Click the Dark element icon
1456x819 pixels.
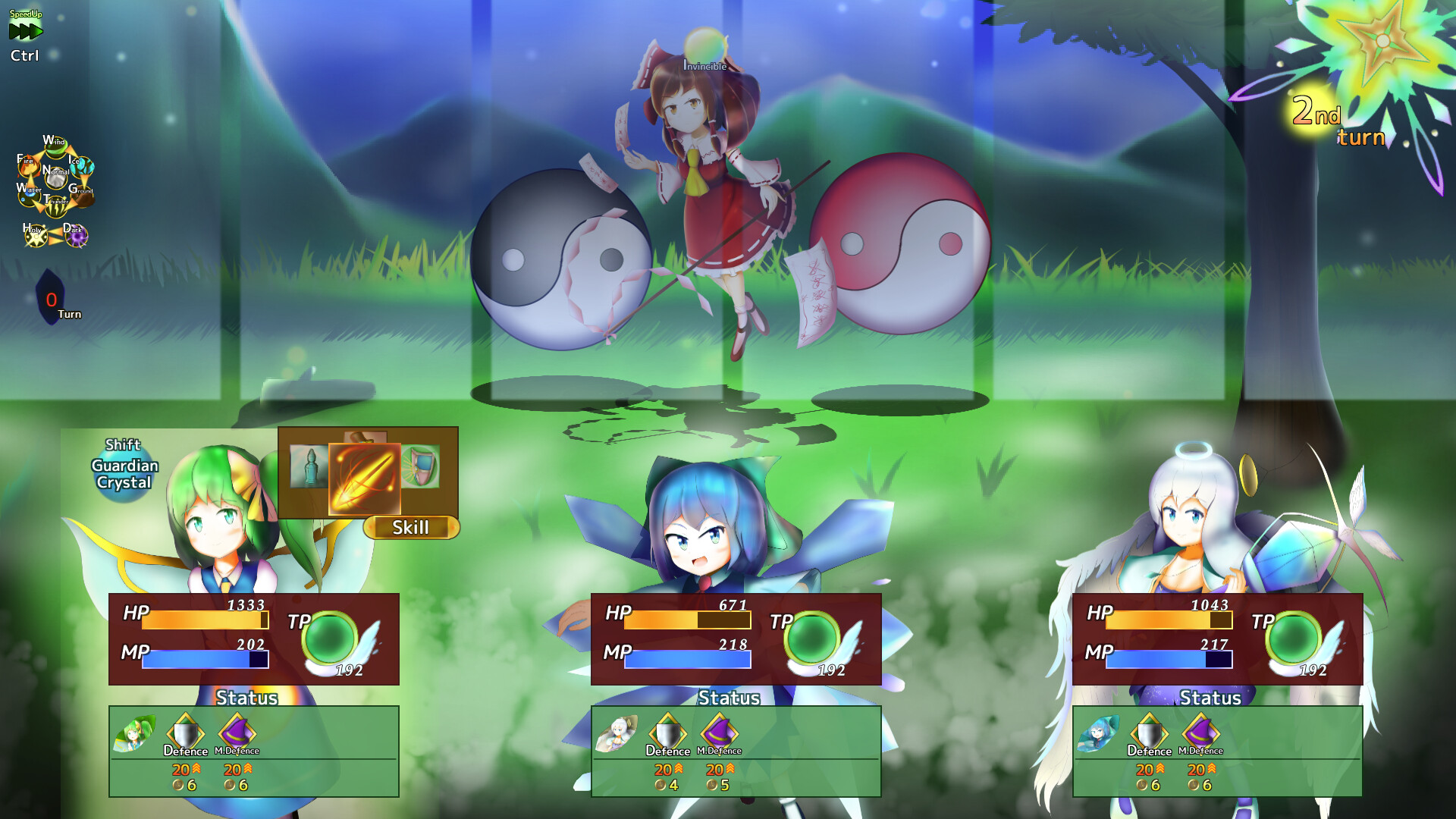(x=76, y=237)
